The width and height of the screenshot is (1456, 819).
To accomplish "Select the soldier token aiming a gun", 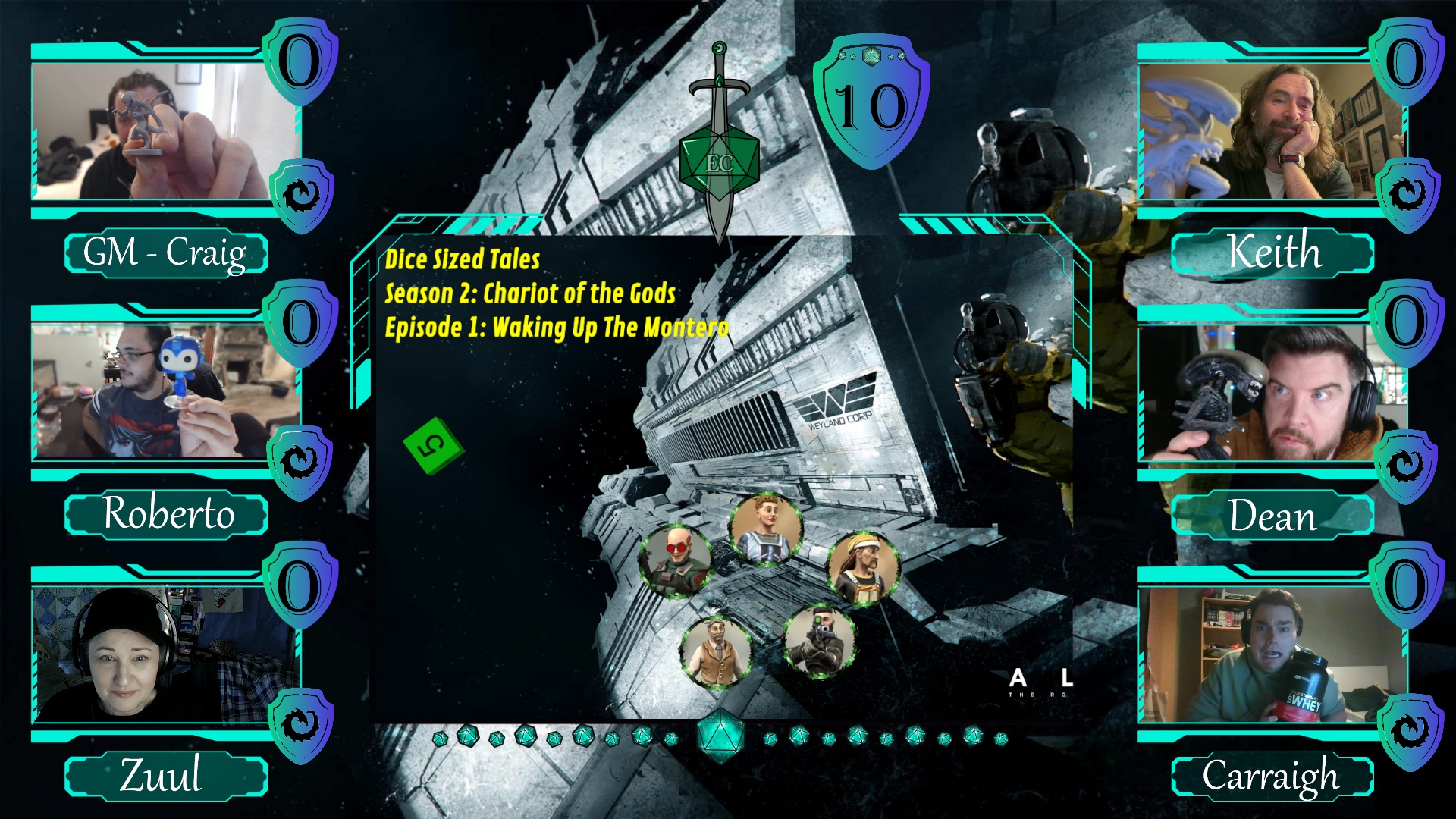I will tap(819, 641).
